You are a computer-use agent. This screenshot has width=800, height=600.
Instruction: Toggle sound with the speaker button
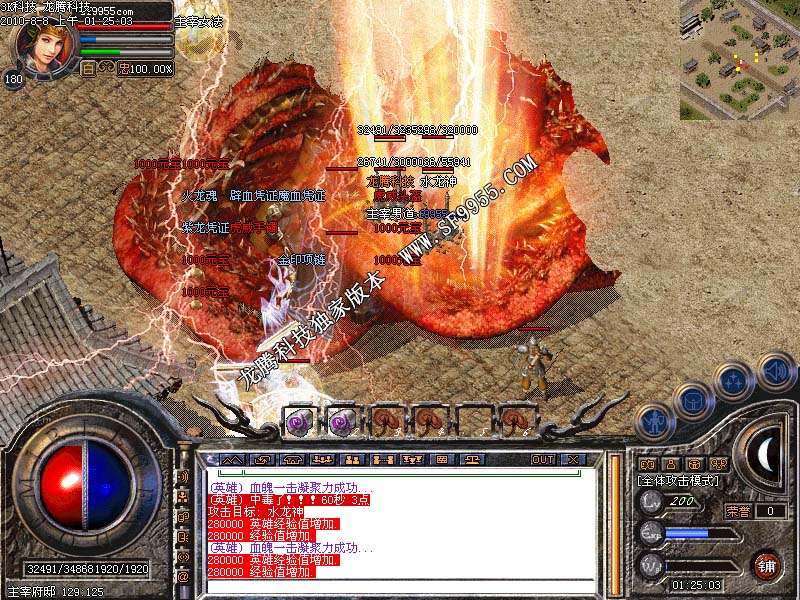775,371
